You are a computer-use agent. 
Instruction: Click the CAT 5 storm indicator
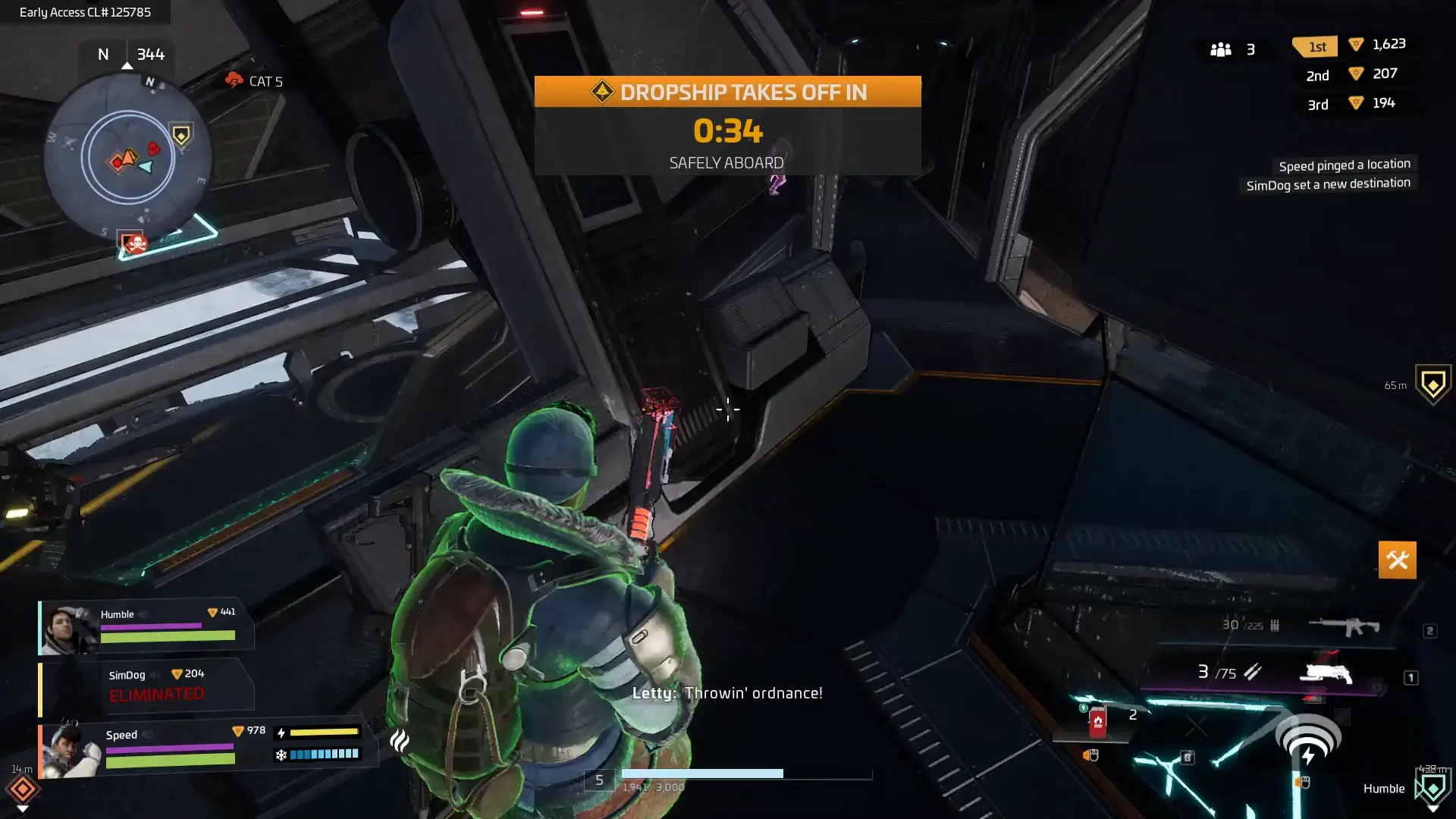coord(253,81)
